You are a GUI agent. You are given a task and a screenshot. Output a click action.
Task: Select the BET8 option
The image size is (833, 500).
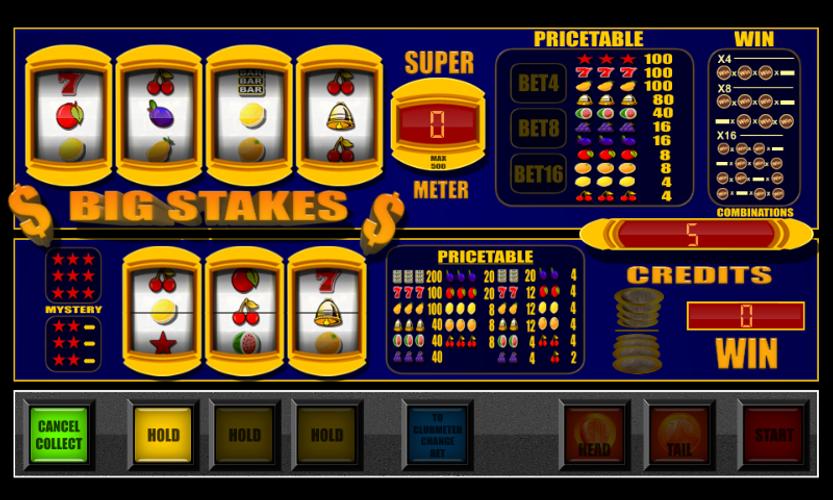[x=538, y=129]
